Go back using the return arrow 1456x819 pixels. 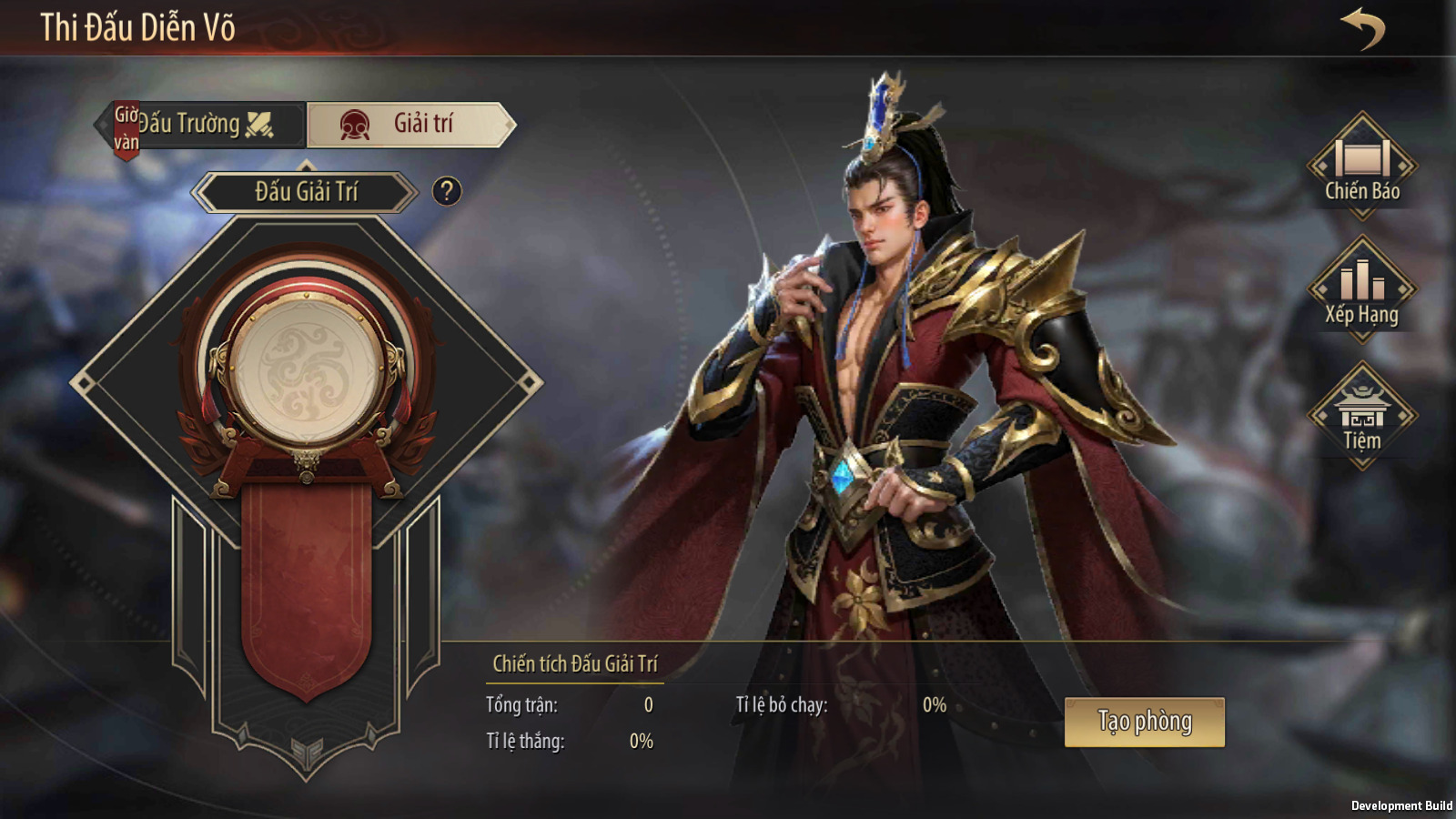[1362, 28]
